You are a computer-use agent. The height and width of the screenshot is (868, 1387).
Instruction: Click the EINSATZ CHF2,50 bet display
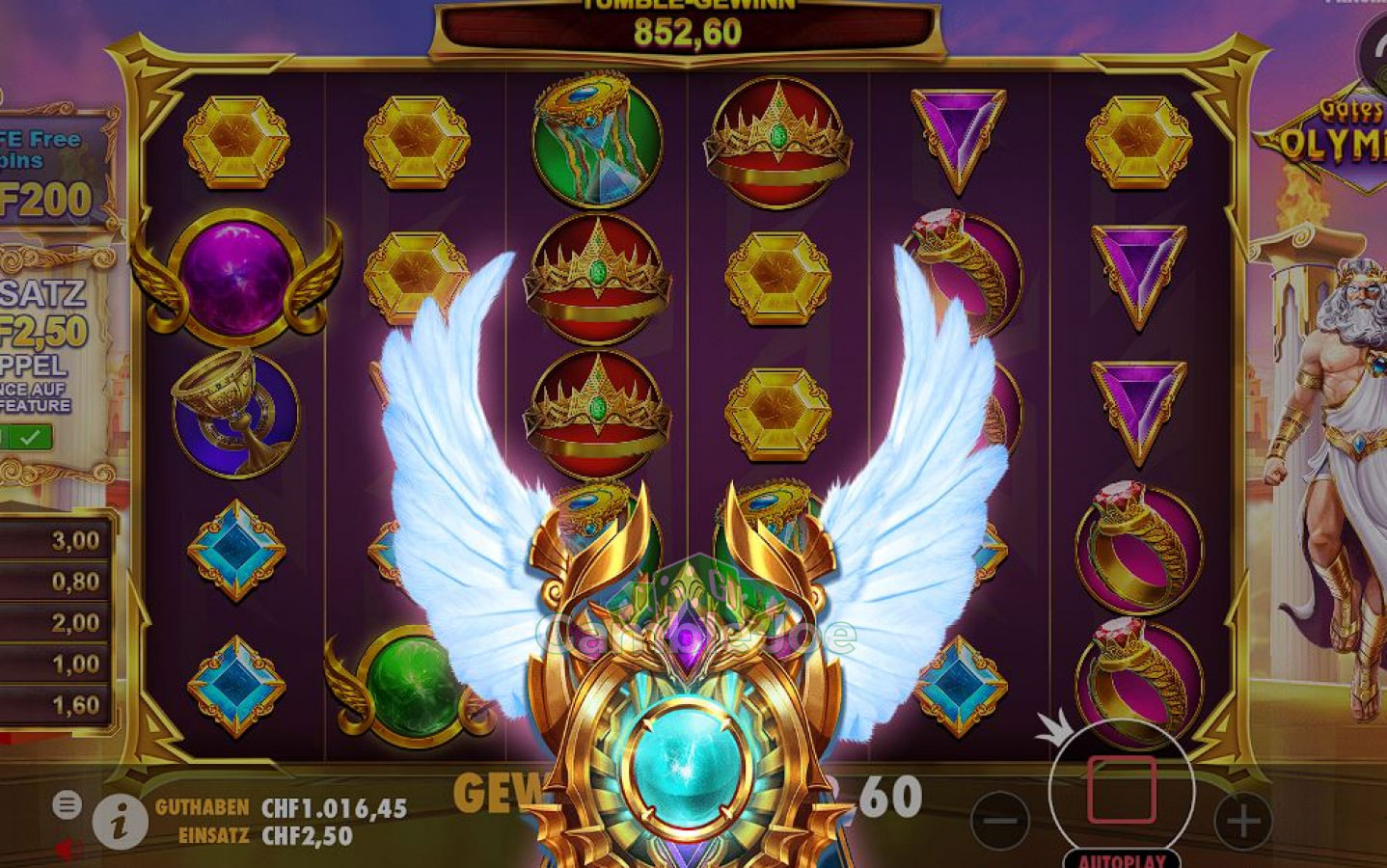(x=309, y=837)
